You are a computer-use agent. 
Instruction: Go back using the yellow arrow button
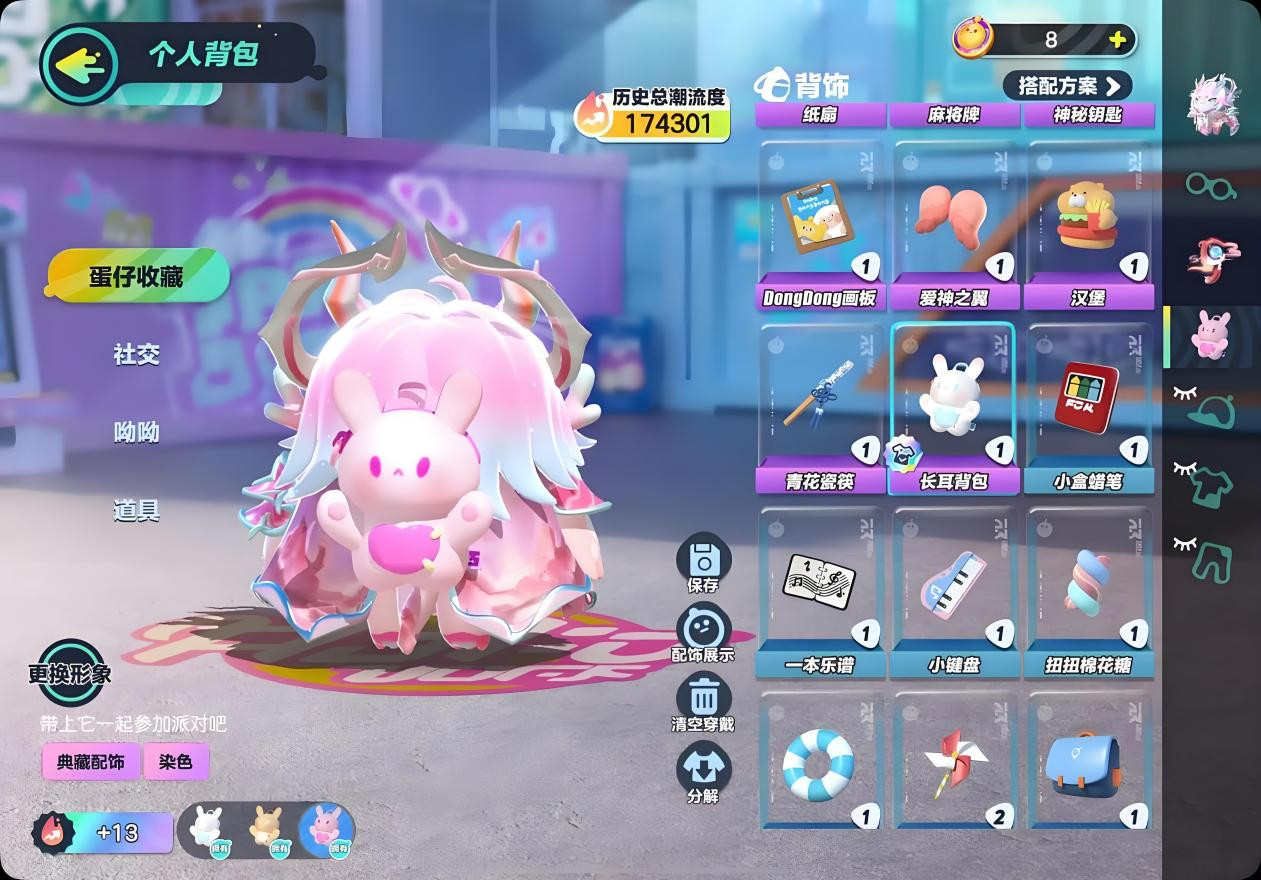pos(80,65)
